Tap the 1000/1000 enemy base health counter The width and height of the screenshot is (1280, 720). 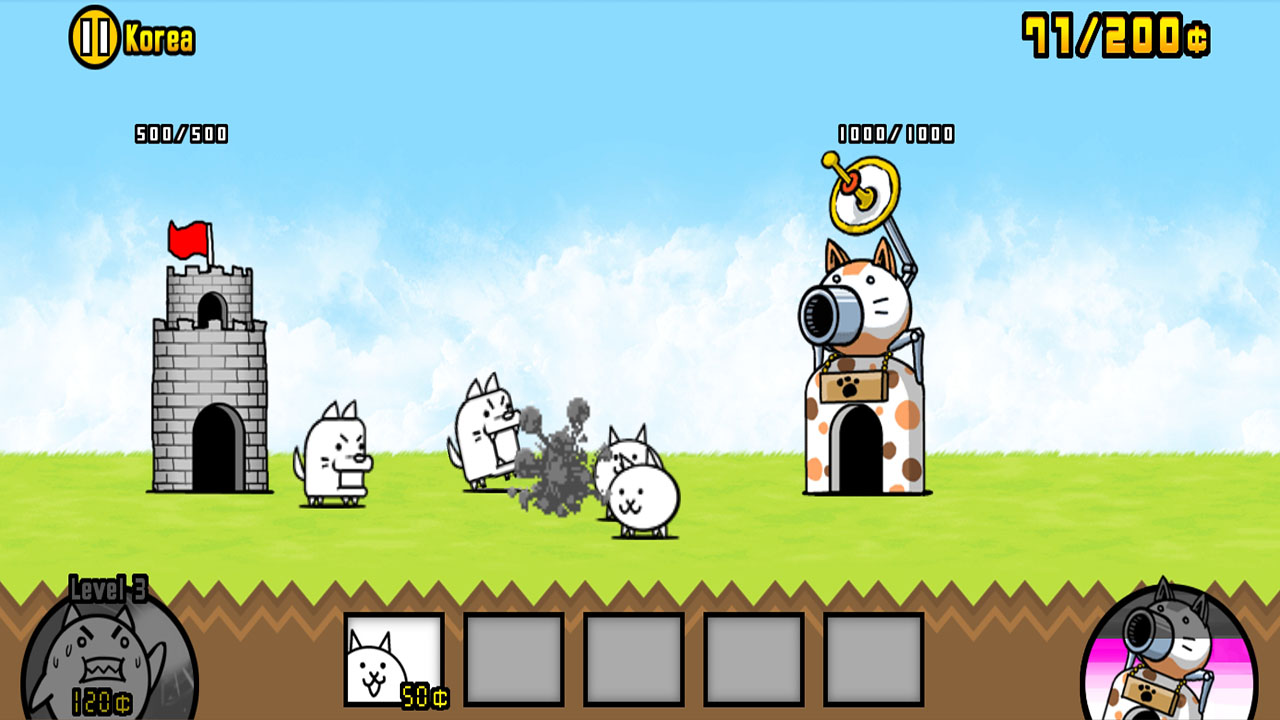[895, 130]
